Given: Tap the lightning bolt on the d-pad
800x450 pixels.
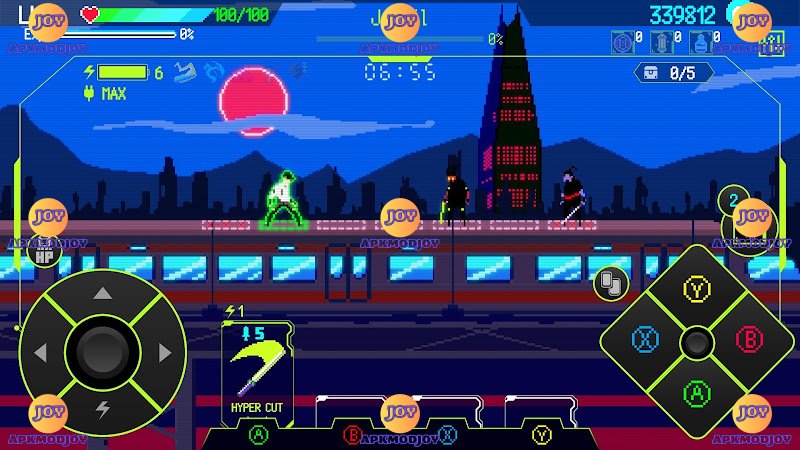Looking at the screenshot, I should 102,409.
